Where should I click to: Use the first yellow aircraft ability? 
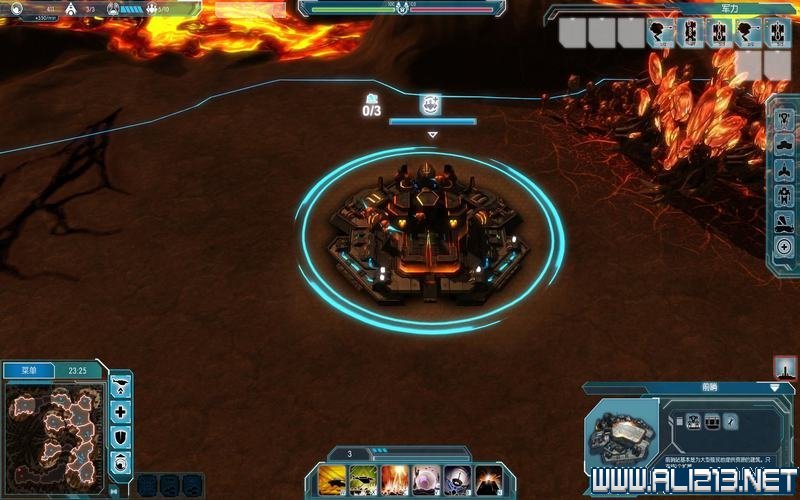tap(332, 479)
